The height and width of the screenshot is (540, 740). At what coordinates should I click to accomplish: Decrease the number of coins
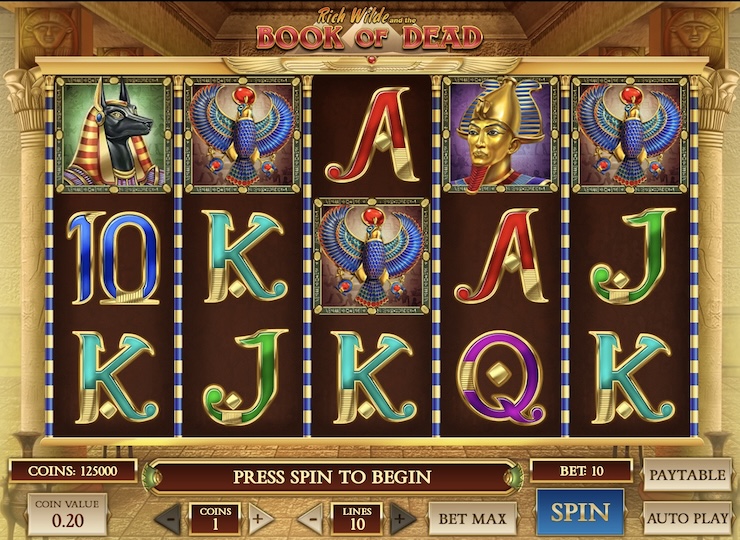169,519
